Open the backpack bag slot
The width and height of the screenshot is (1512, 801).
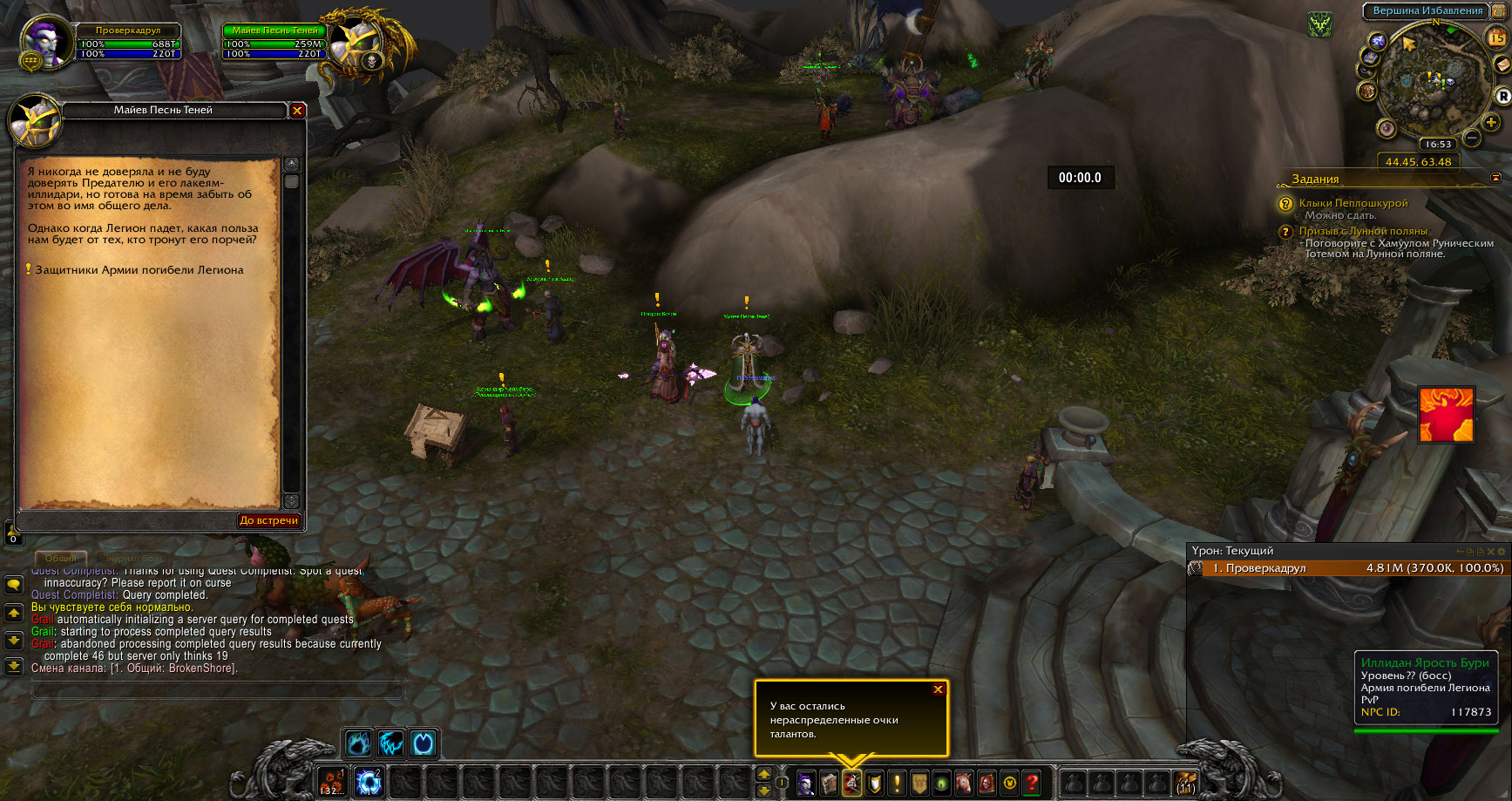coord(1185,783)
